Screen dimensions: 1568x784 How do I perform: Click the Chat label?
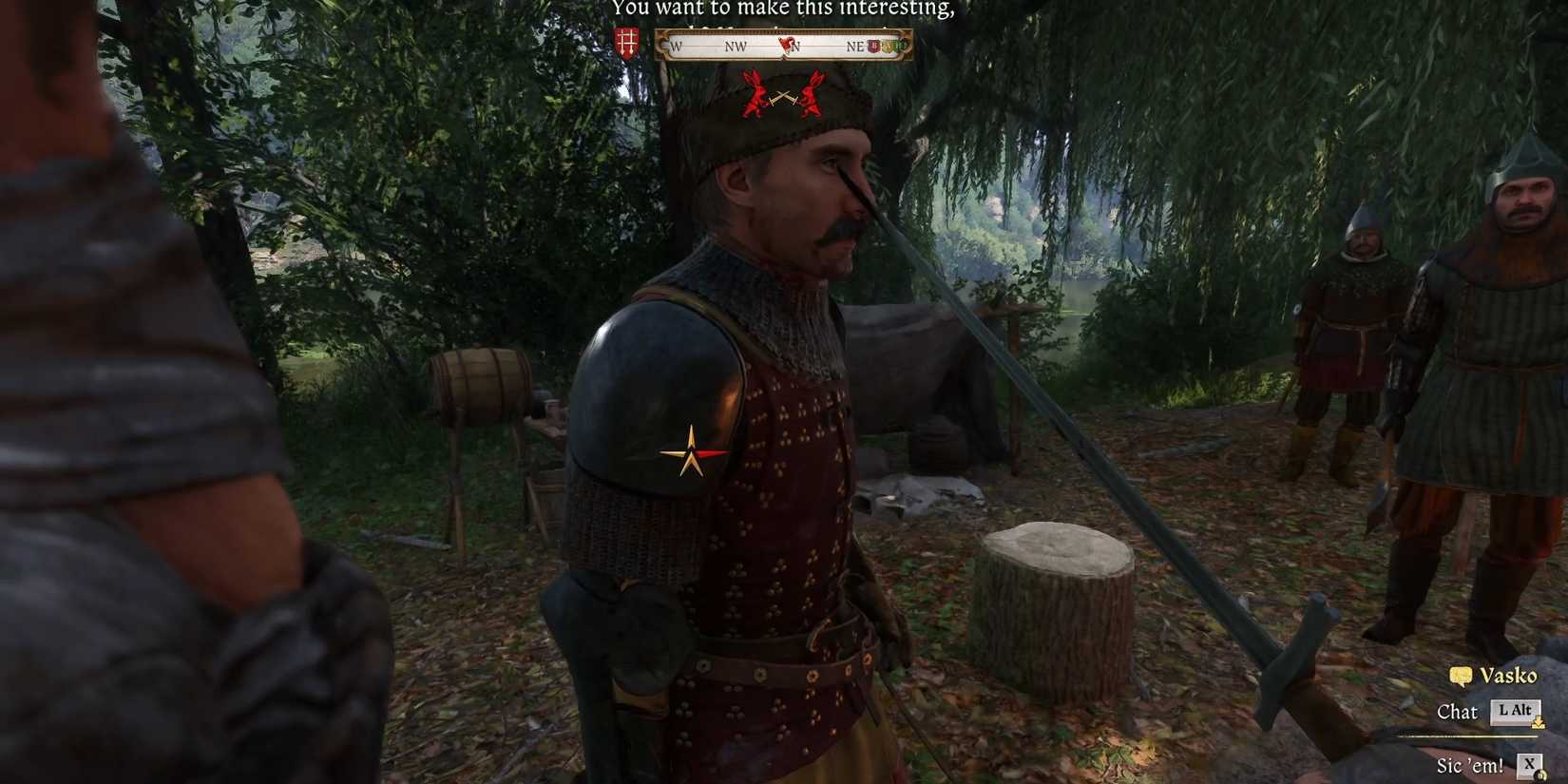click(x=1457, y=712)
